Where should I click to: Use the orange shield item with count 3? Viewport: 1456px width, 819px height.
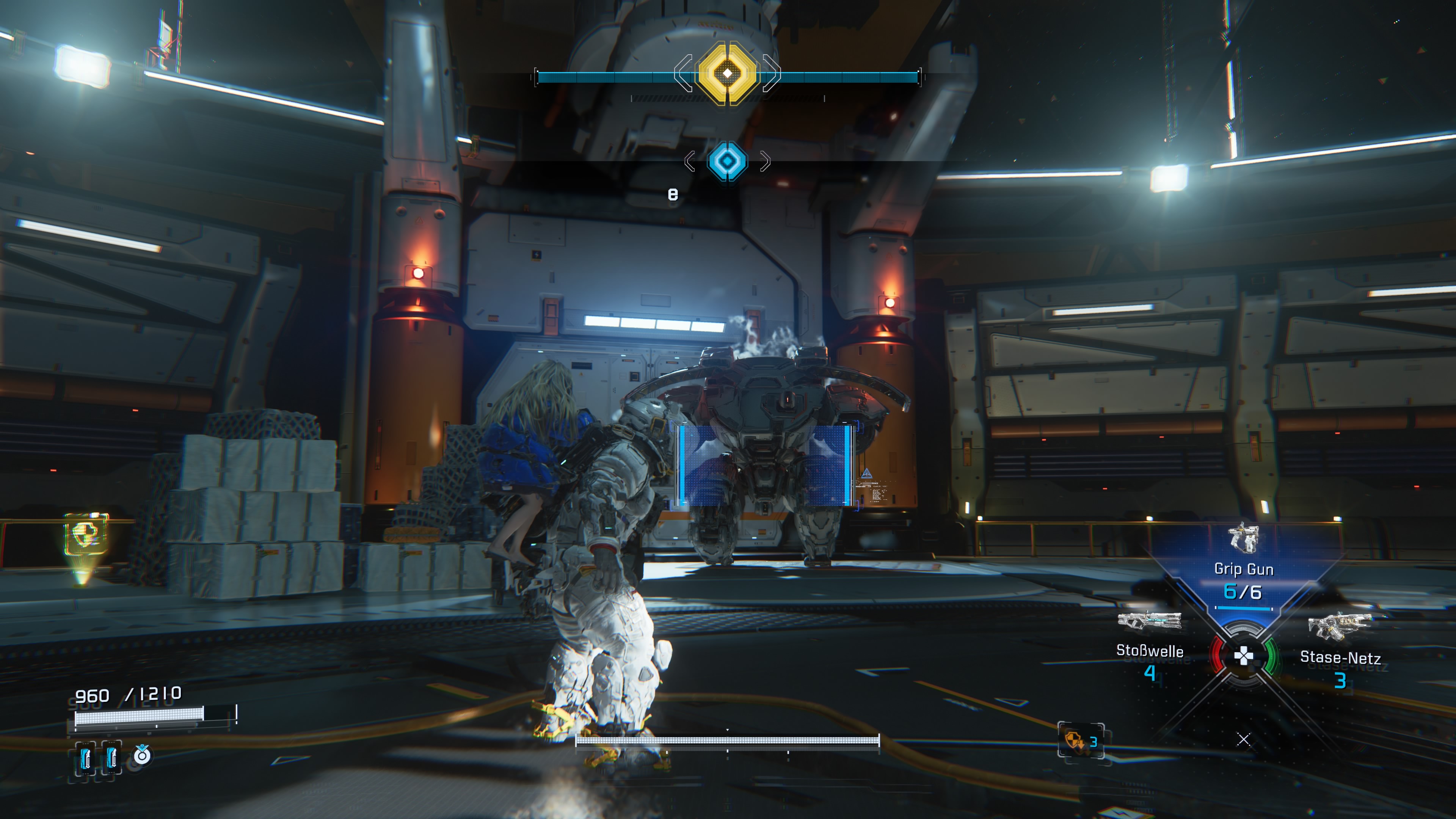1080,741
